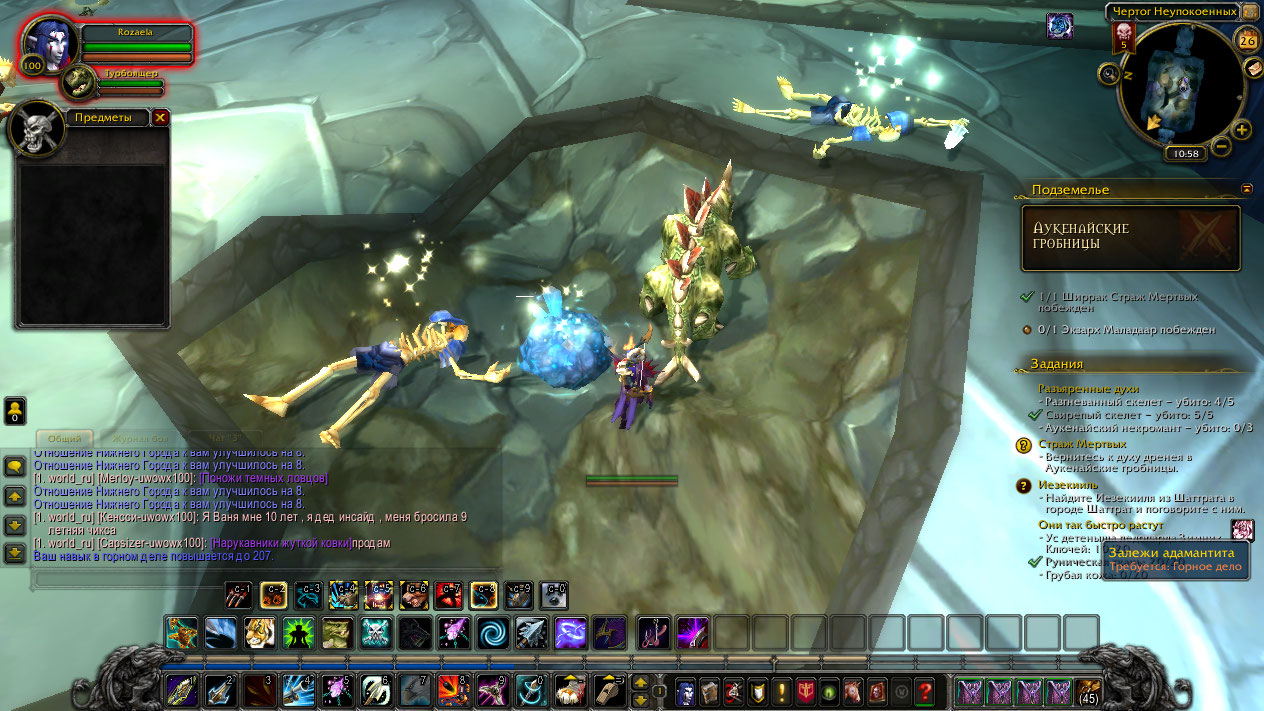Cast the explosive fire ability in slot 8
The height and width of the screenshot is (711, 1264).
[x=453, y=690]
